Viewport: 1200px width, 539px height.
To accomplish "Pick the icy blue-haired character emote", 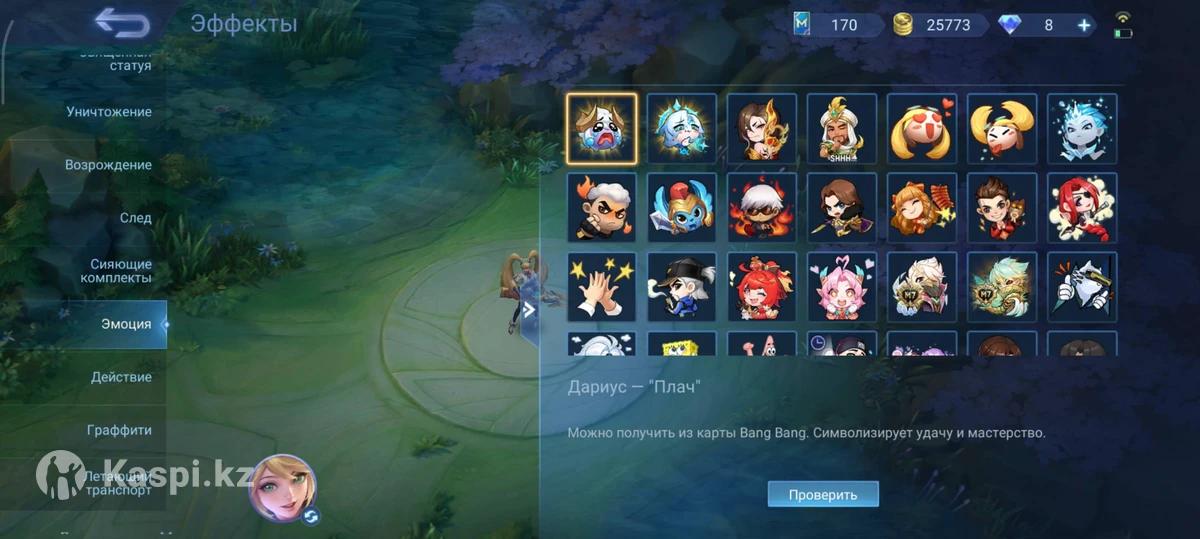I will (1082, 128).
